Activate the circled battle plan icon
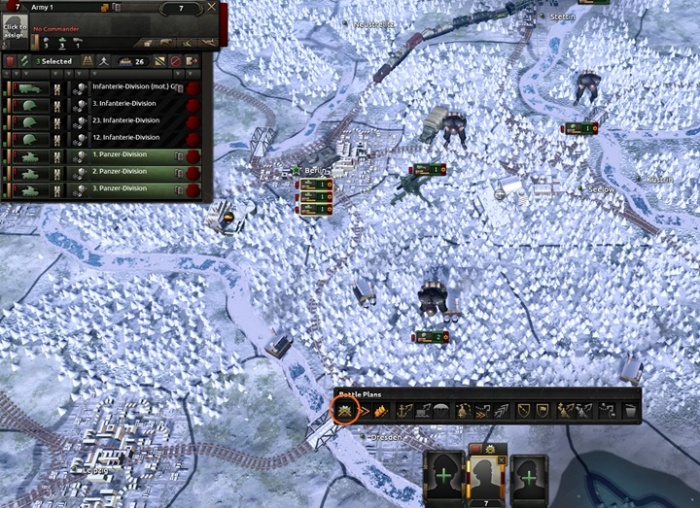 345,410
